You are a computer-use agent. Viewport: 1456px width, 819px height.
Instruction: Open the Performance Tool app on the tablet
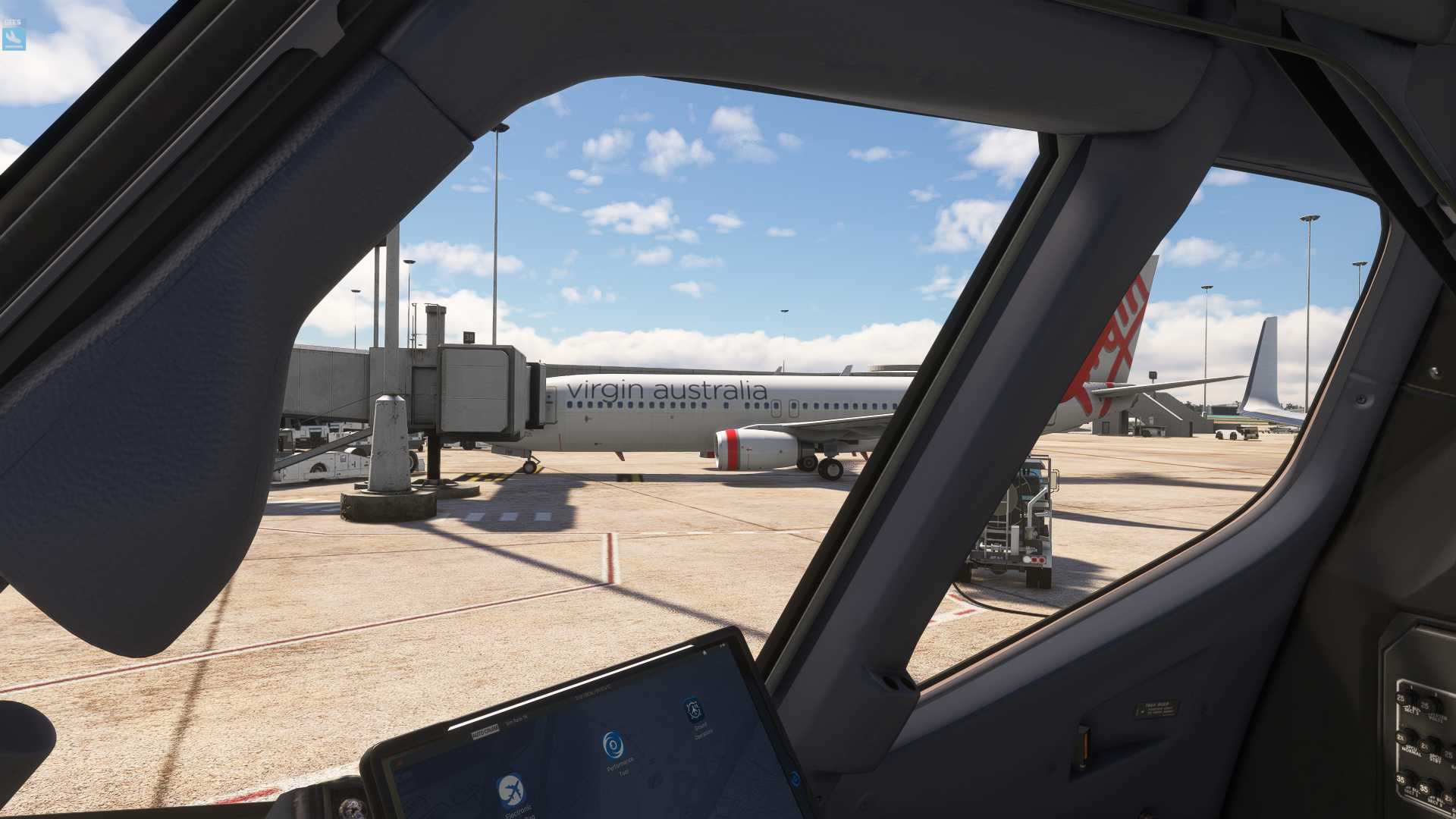(x=613, y=745)
